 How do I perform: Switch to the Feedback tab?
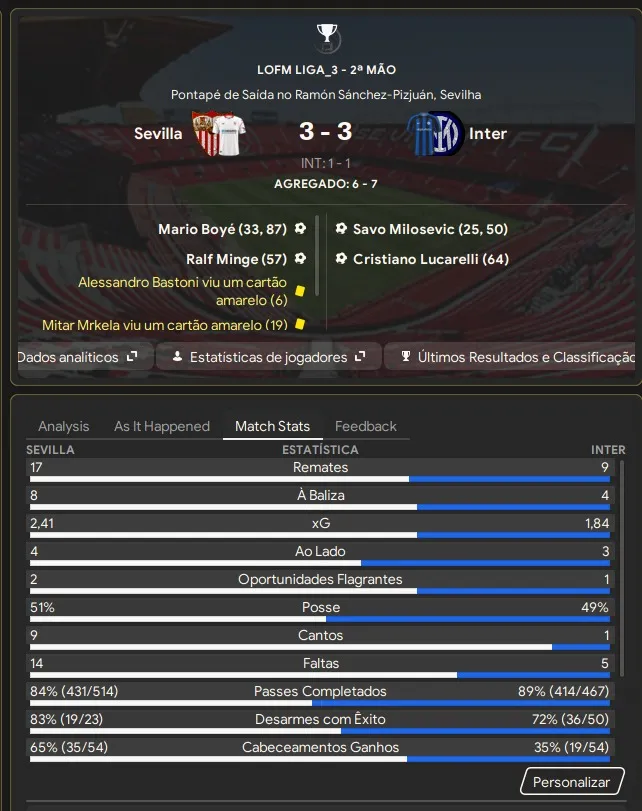[366, 426]
